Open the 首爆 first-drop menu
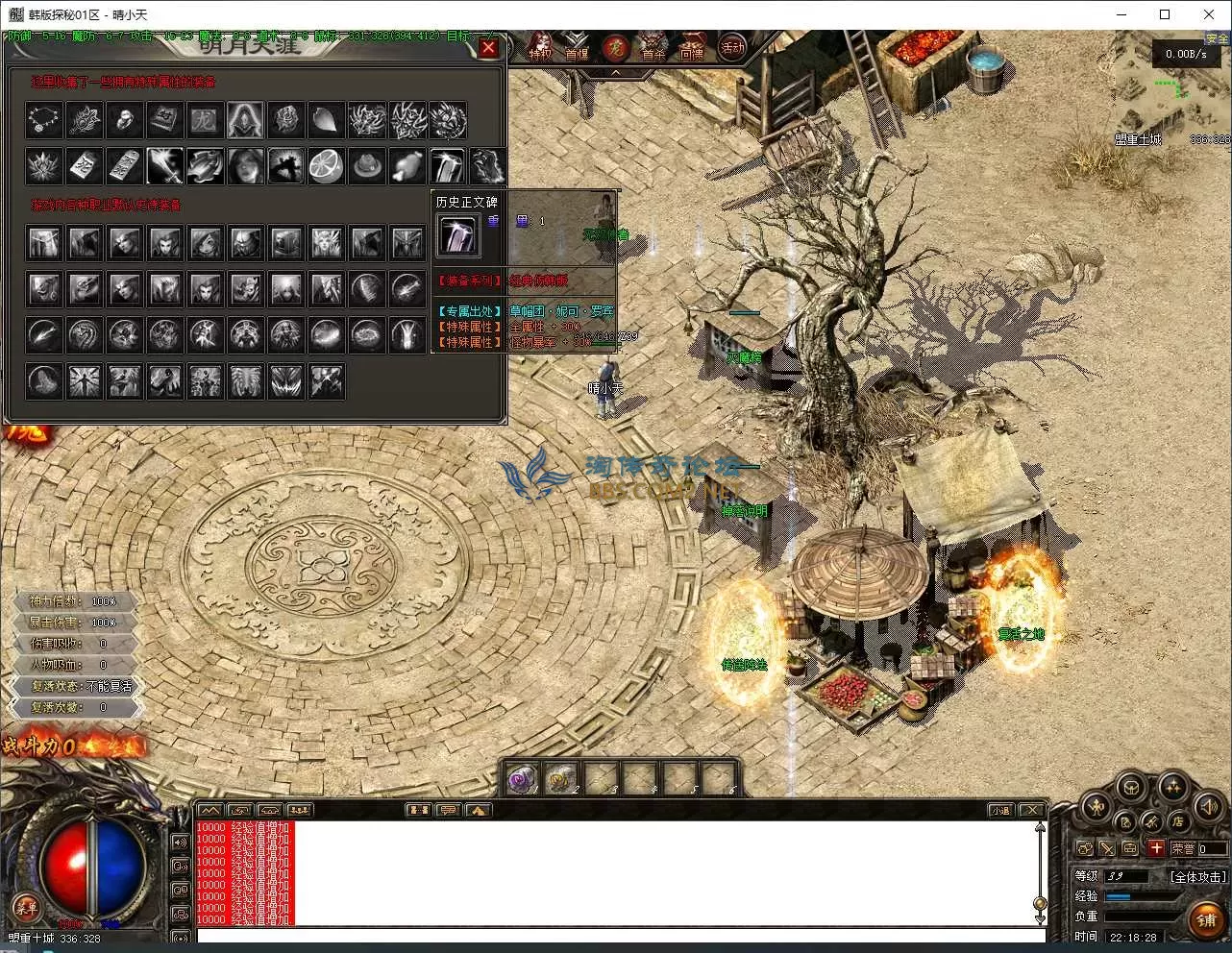The width and height of the screenshot is (1232, 953). [x=577, y=48]
